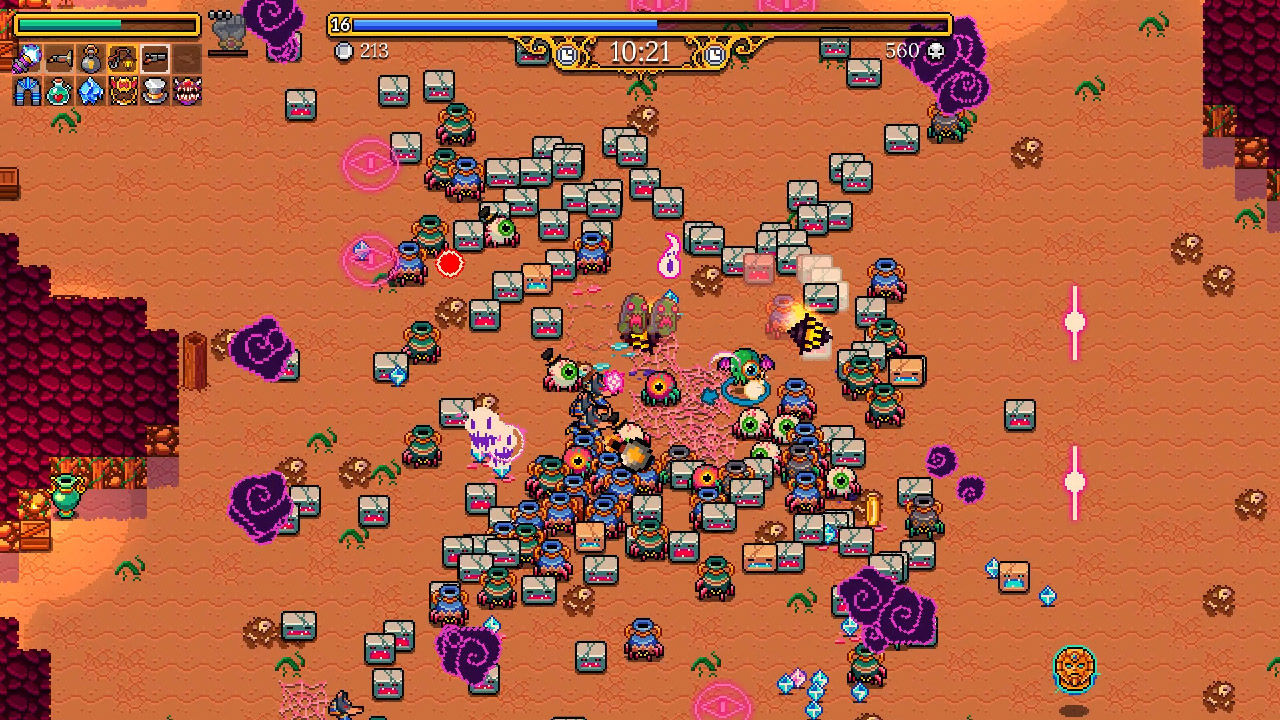This screenshot has height=720, width=1280.
Task: Select the shotgun weapon icon
Action: coord(155,58)
